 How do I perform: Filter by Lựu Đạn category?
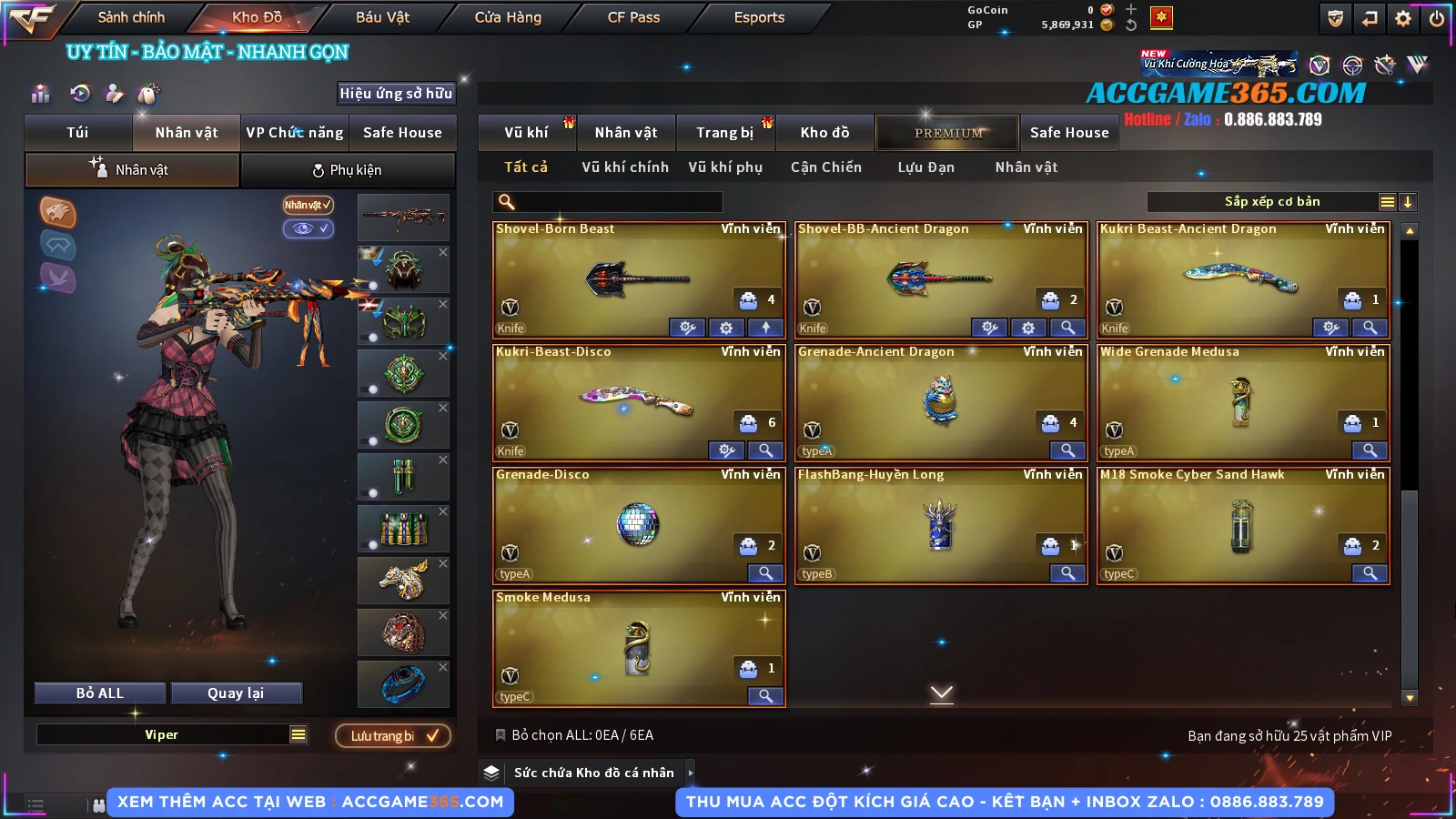(925, 167)
